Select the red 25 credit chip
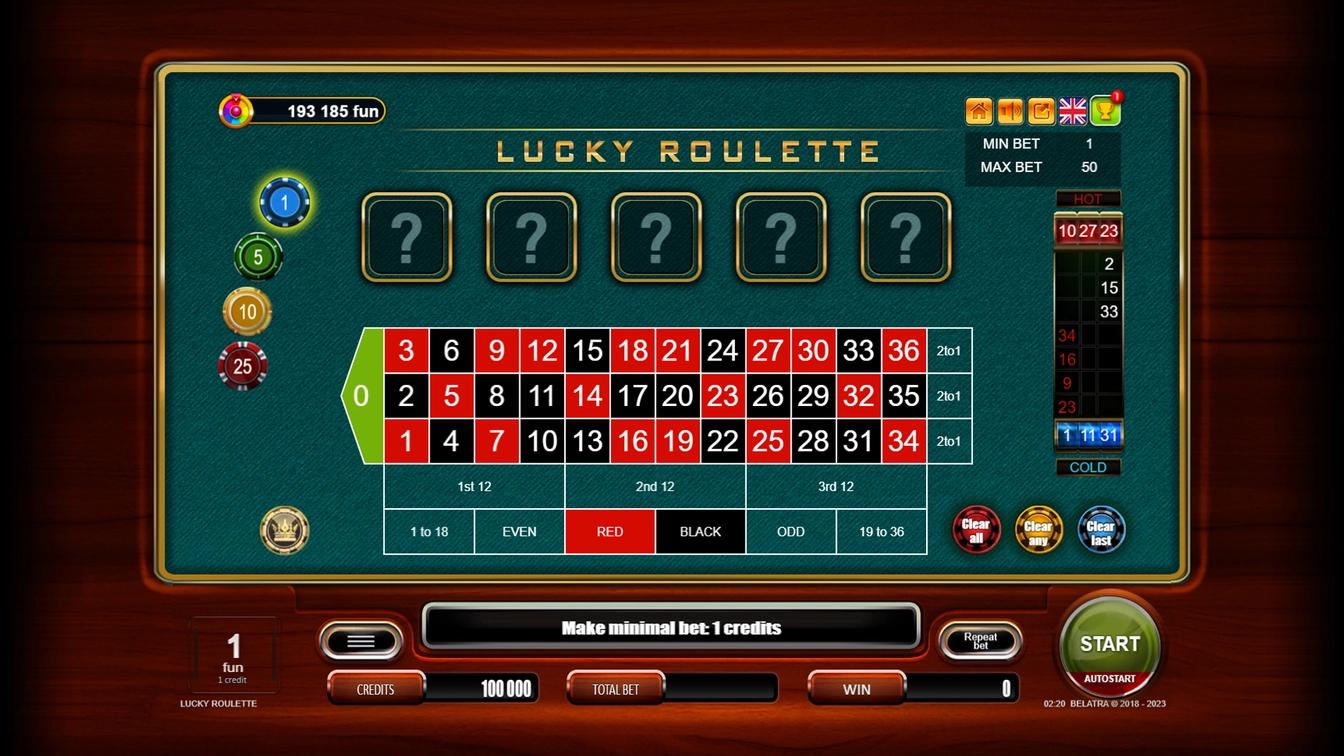Image resolution: width=1344 pixels, height=756 pixels. click(242, 365)
